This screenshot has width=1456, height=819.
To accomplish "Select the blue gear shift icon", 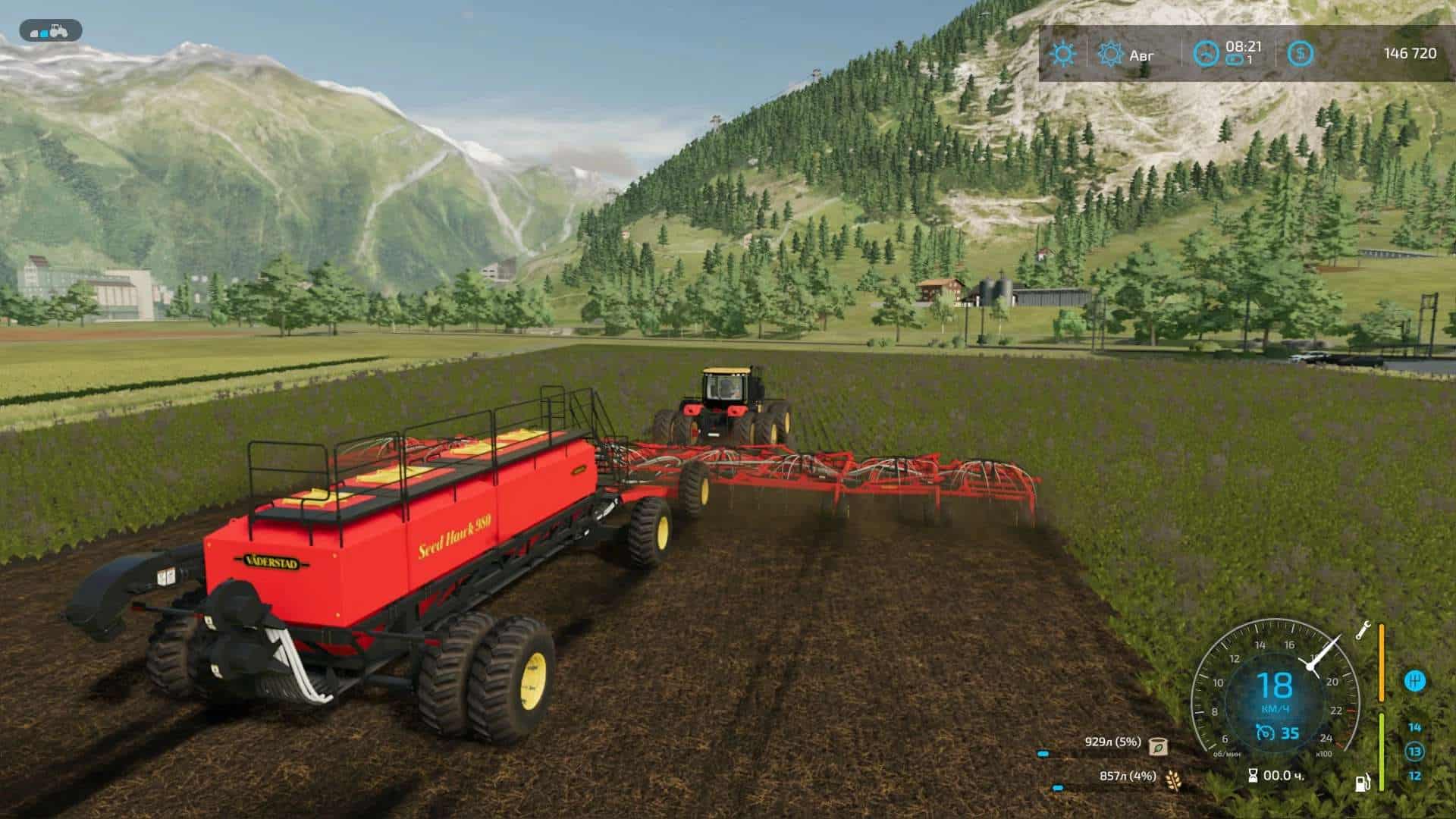I will tap(1414, 681).
